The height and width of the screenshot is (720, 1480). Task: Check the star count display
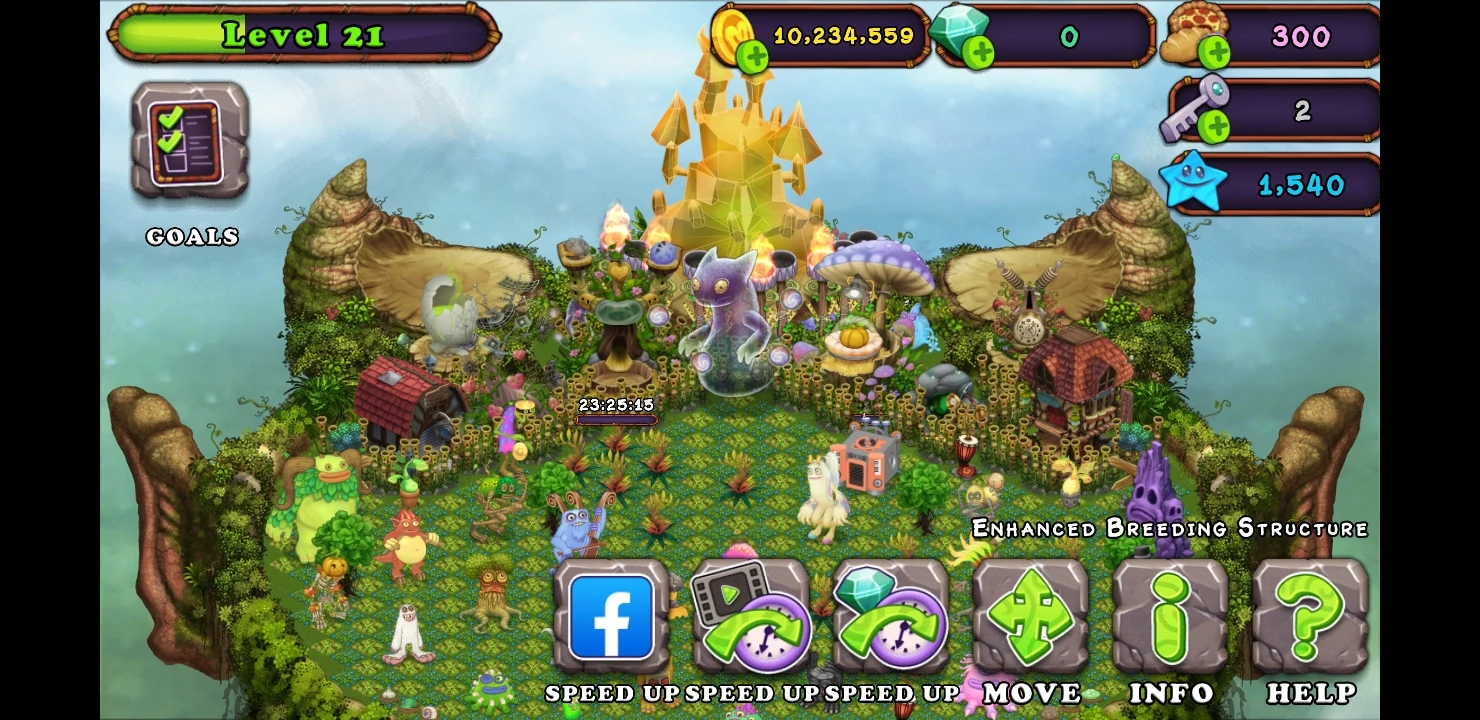pyautogui.click(x=1270, y=183)
